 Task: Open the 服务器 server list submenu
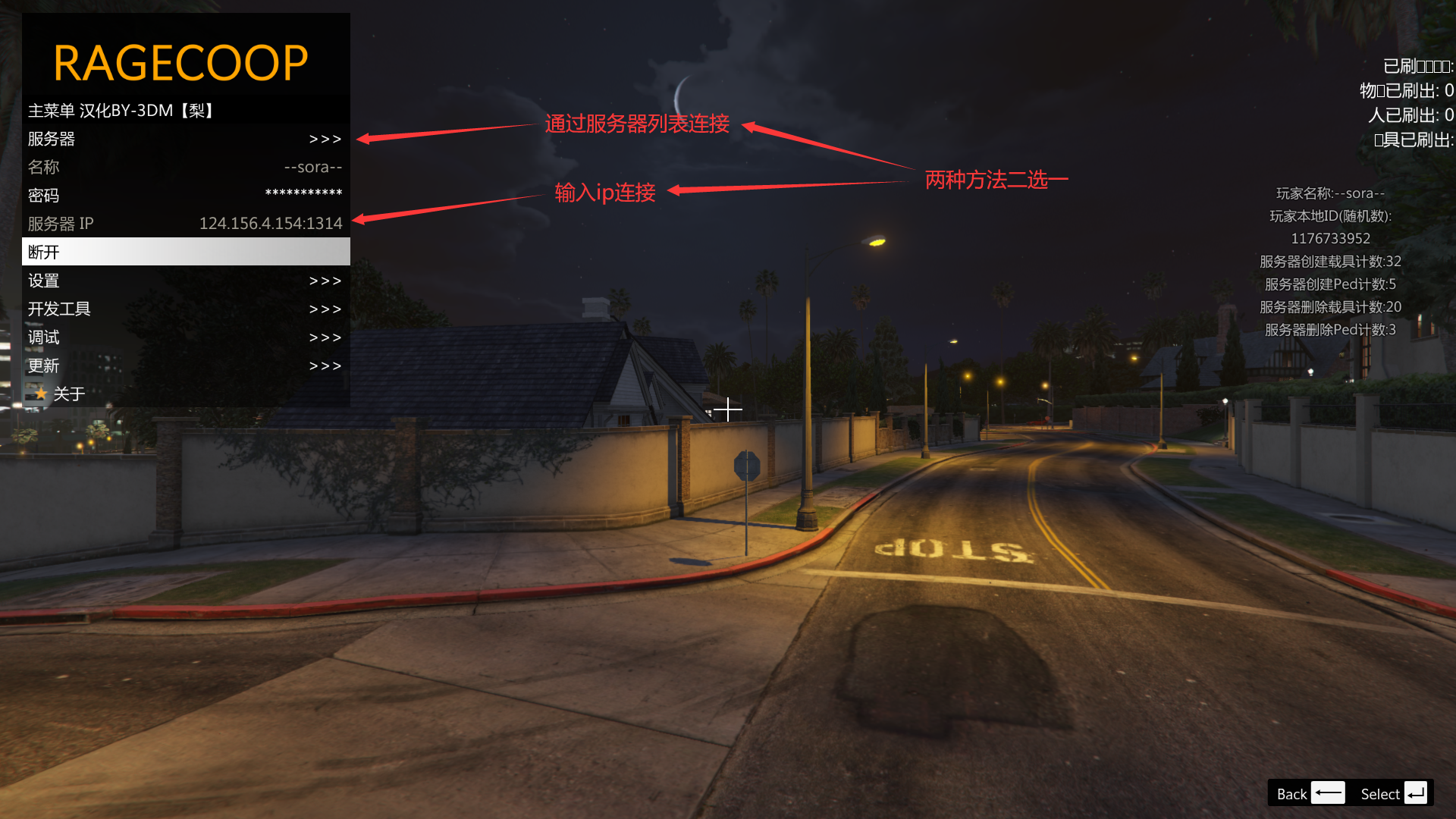tap(185, 139)
